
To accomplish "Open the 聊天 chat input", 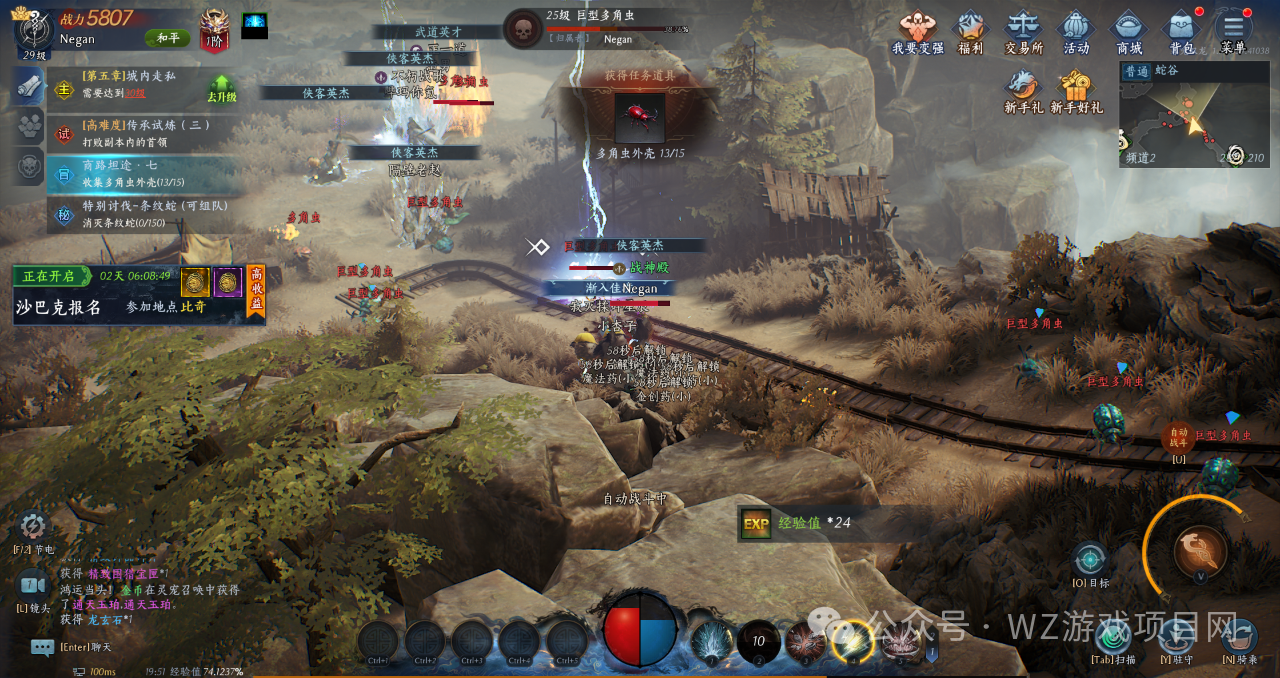I will point(43,647).
